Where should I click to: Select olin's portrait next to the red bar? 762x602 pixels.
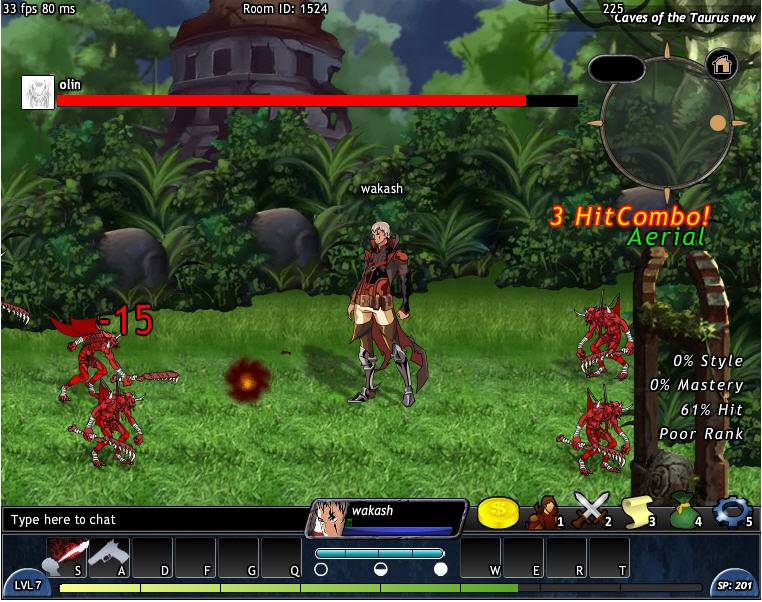(x=38, y=92)
